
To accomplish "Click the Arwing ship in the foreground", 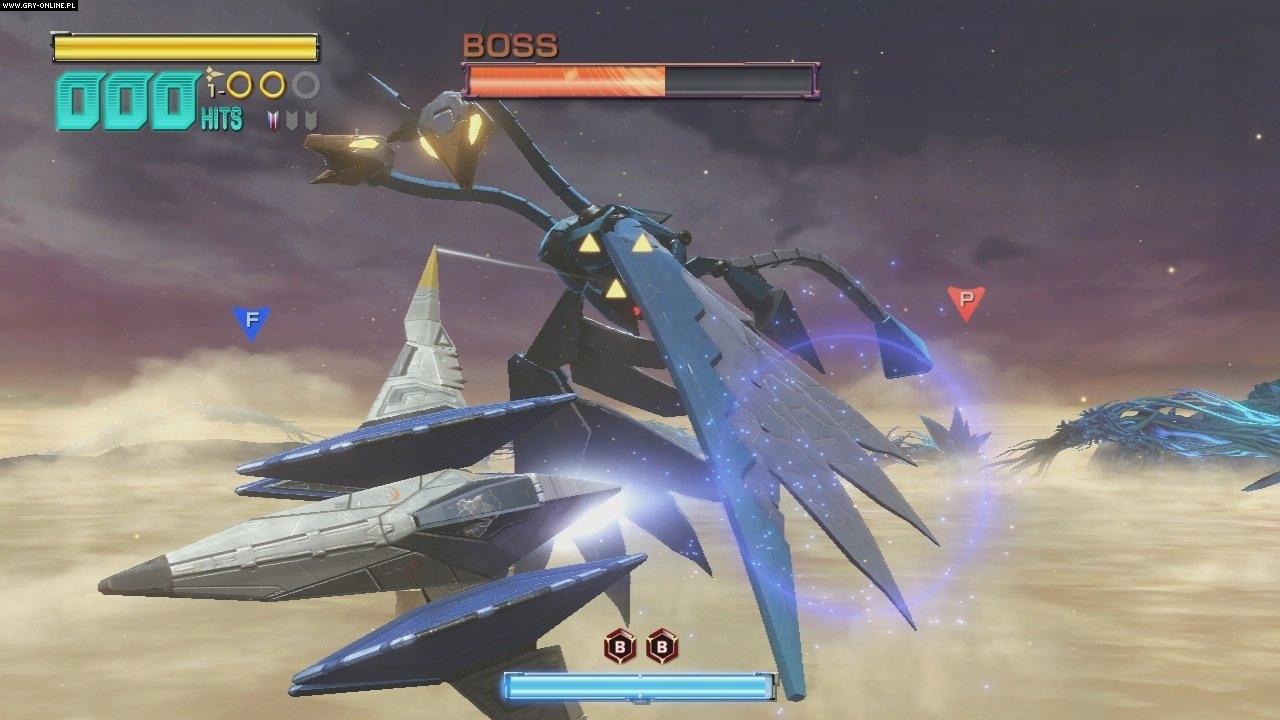I will (380, 530).
